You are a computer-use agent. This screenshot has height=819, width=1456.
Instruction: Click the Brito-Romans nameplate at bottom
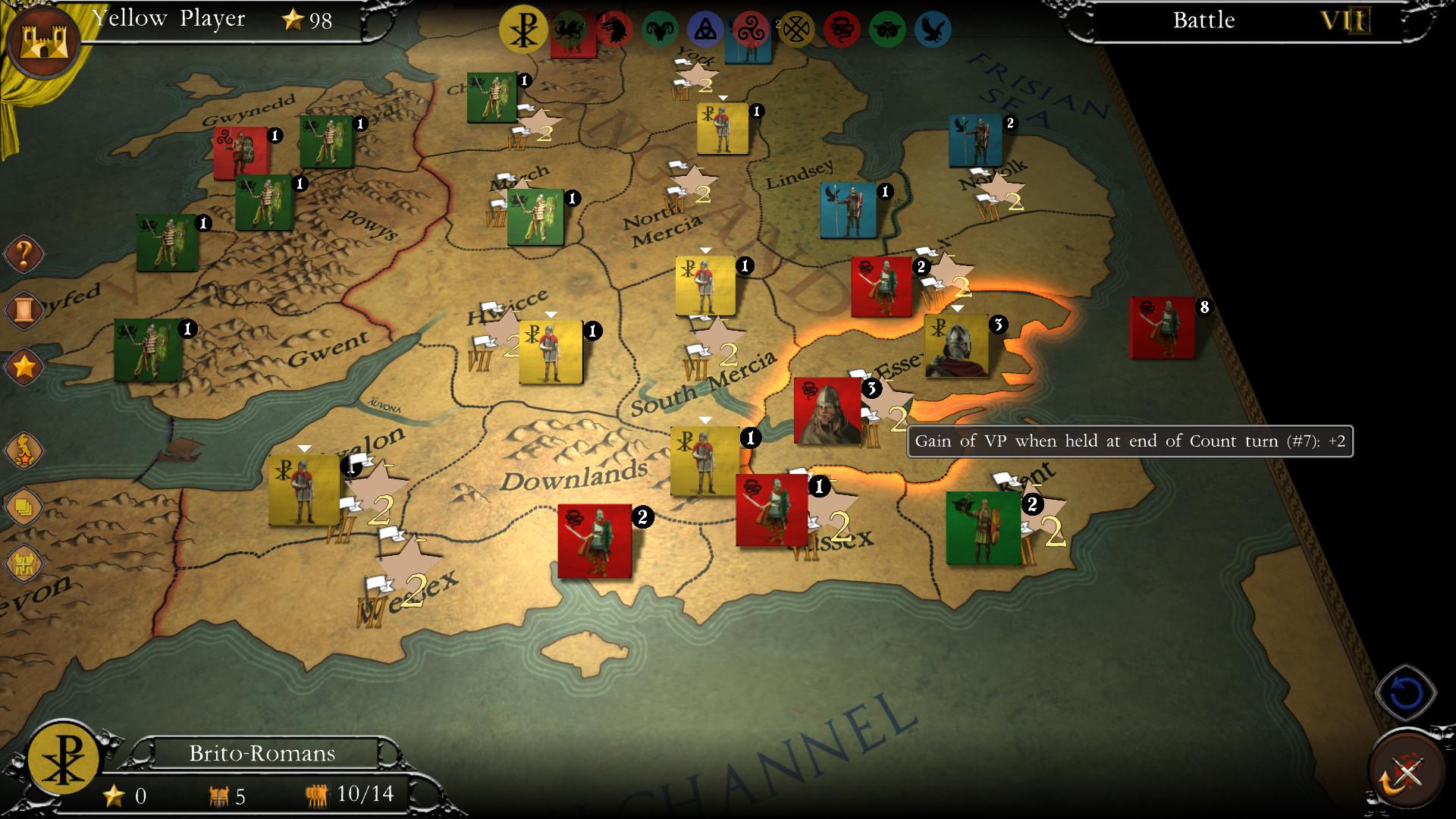[x=262, y=753]
